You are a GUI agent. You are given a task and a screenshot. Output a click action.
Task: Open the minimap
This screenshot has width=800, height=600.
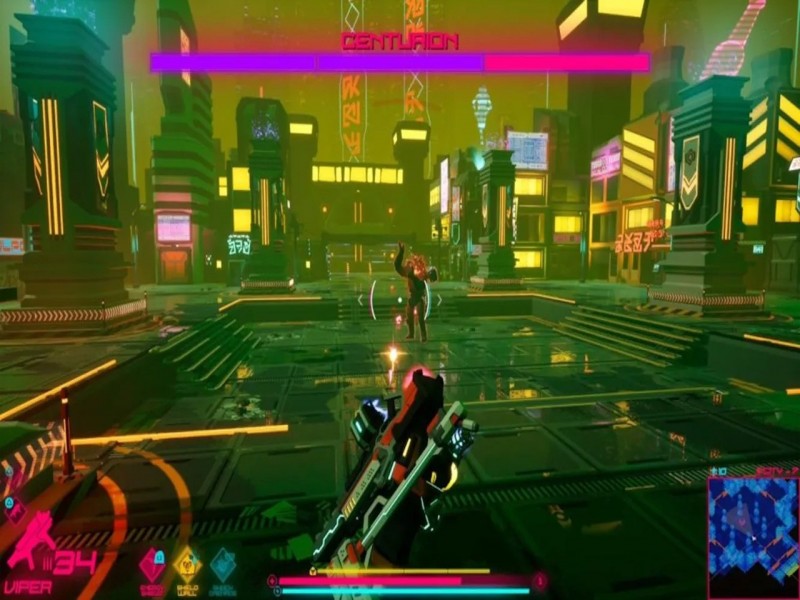coord(752,535)
